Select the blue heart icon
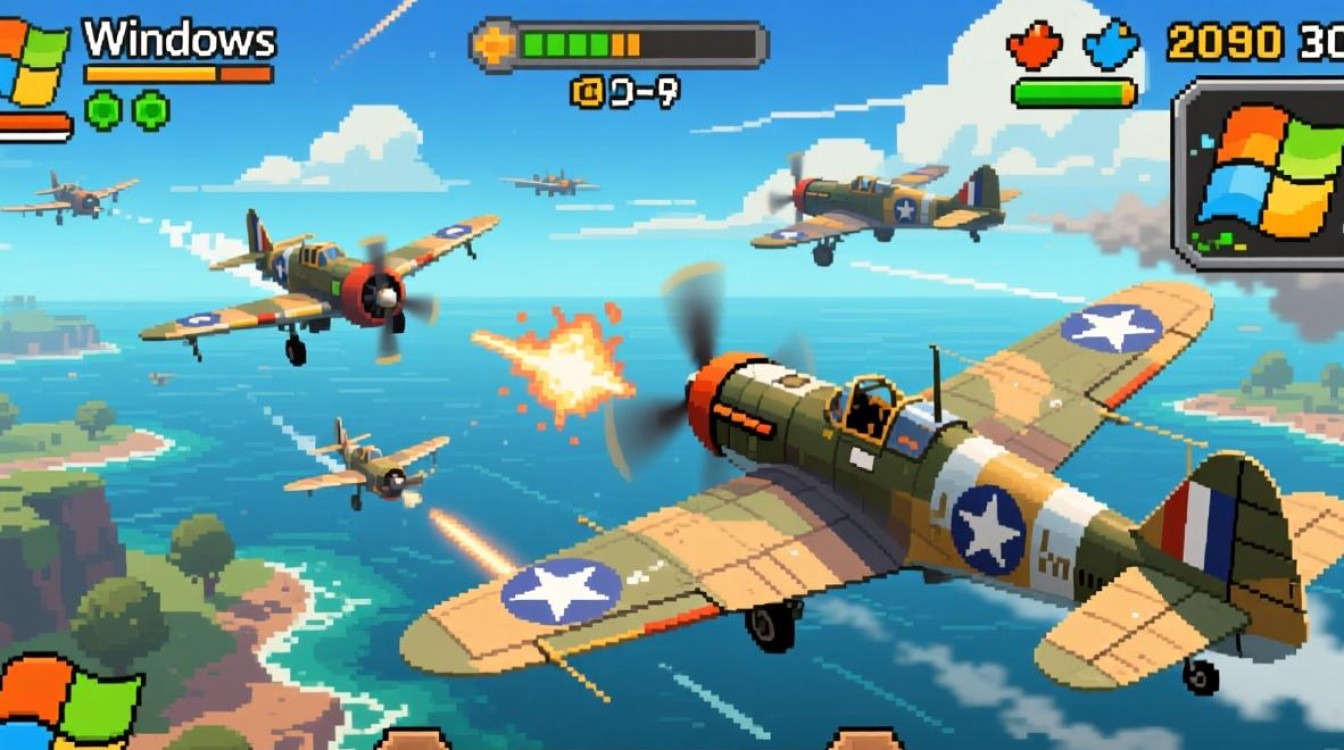 1113,45
